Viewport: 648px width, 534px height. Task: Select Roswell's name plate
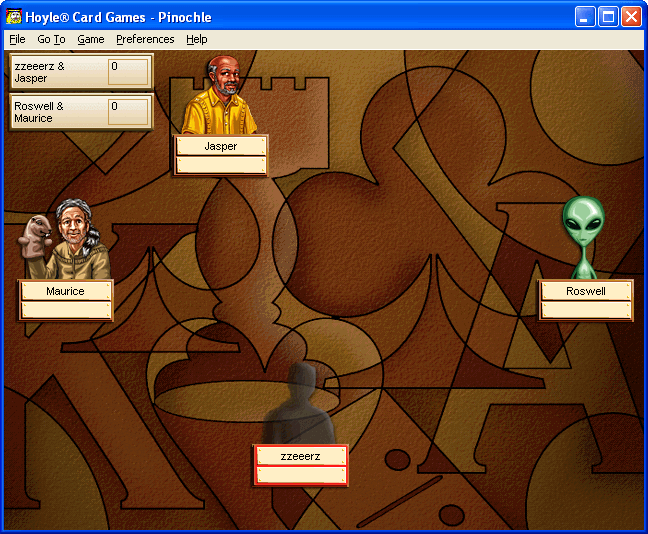586,291
